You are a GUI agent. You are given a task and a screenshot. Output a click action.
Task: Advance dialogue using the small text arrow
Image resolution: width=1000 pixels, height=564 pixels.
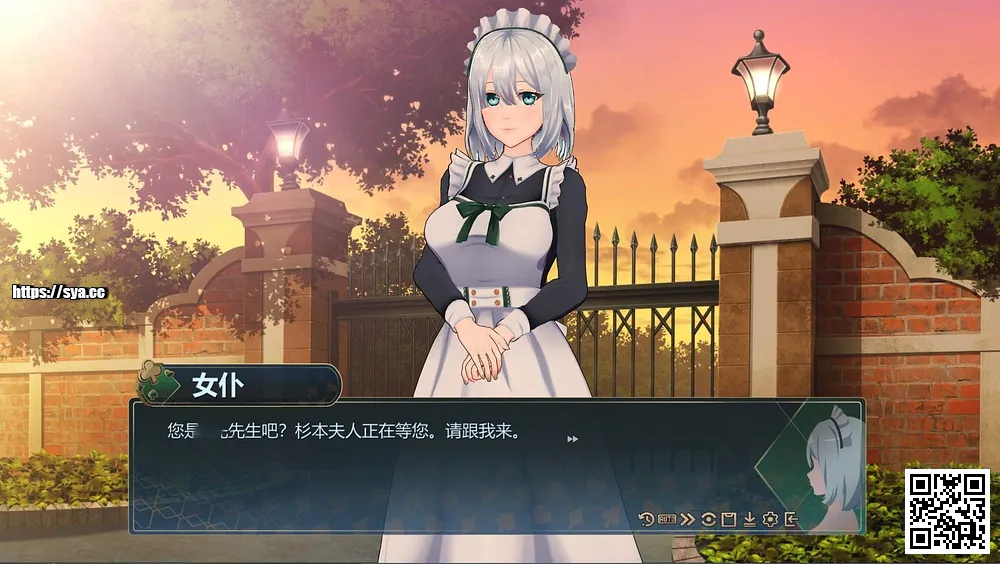(x=573, y=439)
